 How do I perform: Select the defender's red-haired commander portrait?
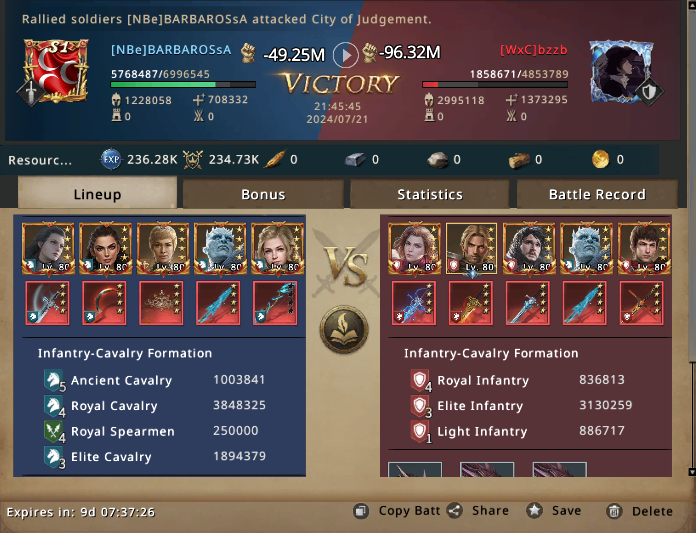[413, 249]
